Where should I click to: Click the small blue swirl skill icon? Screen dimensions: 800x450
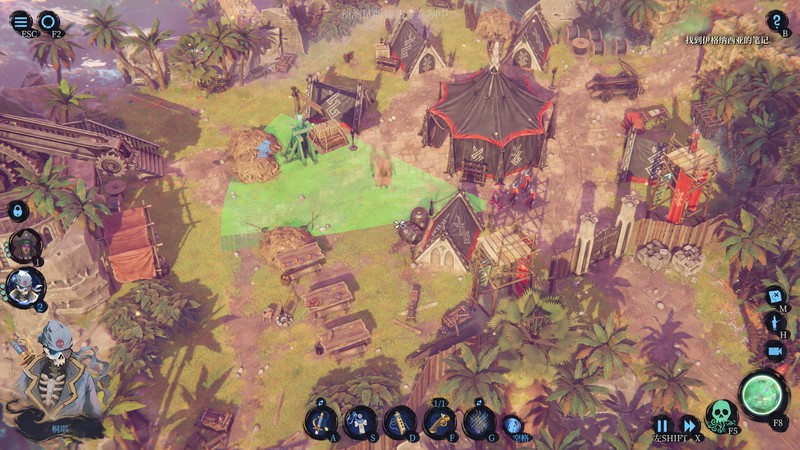point(511,423)
